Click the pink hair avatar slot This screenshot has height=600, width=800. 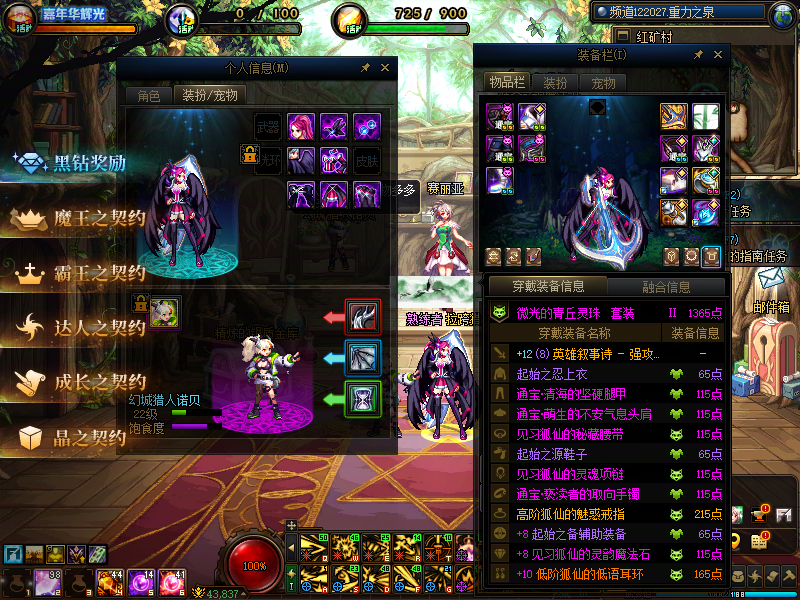coord(301,127)
